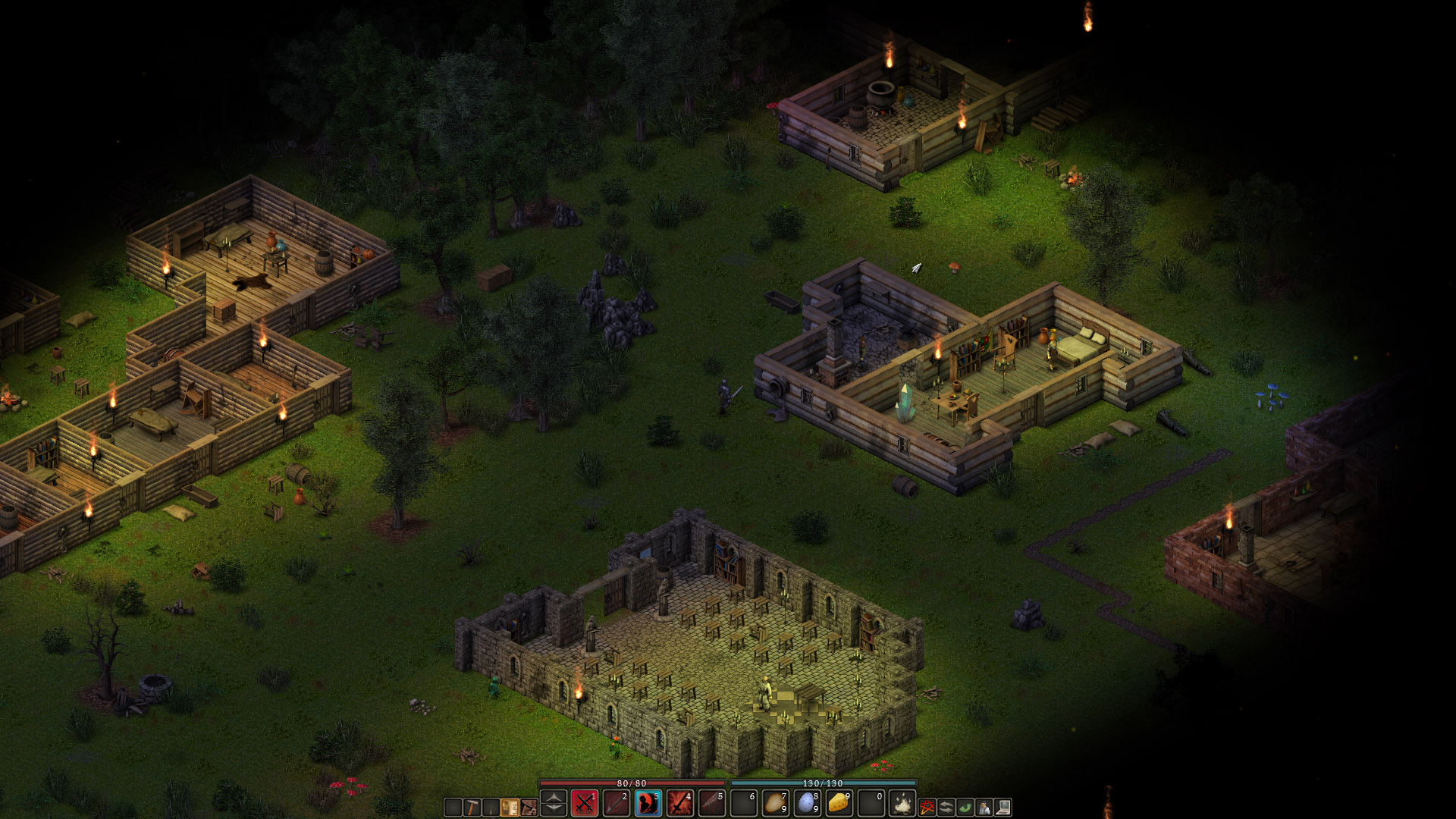Eat the bread in hotbar slot 7
This screenshot has width=1456, height=819.
775,803
